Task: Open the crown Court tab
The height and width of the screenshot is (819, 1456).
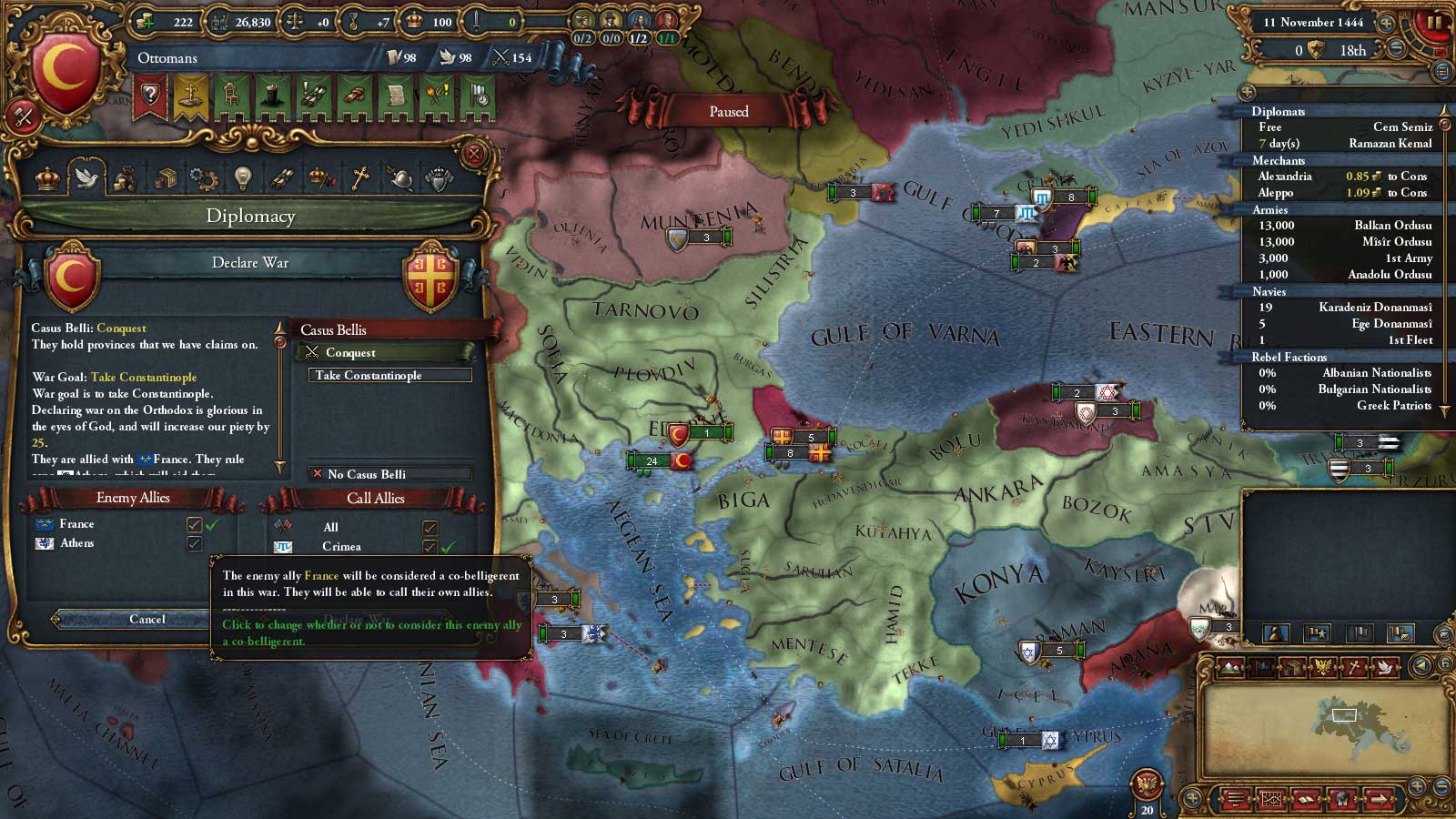Action: pos(47,178)
